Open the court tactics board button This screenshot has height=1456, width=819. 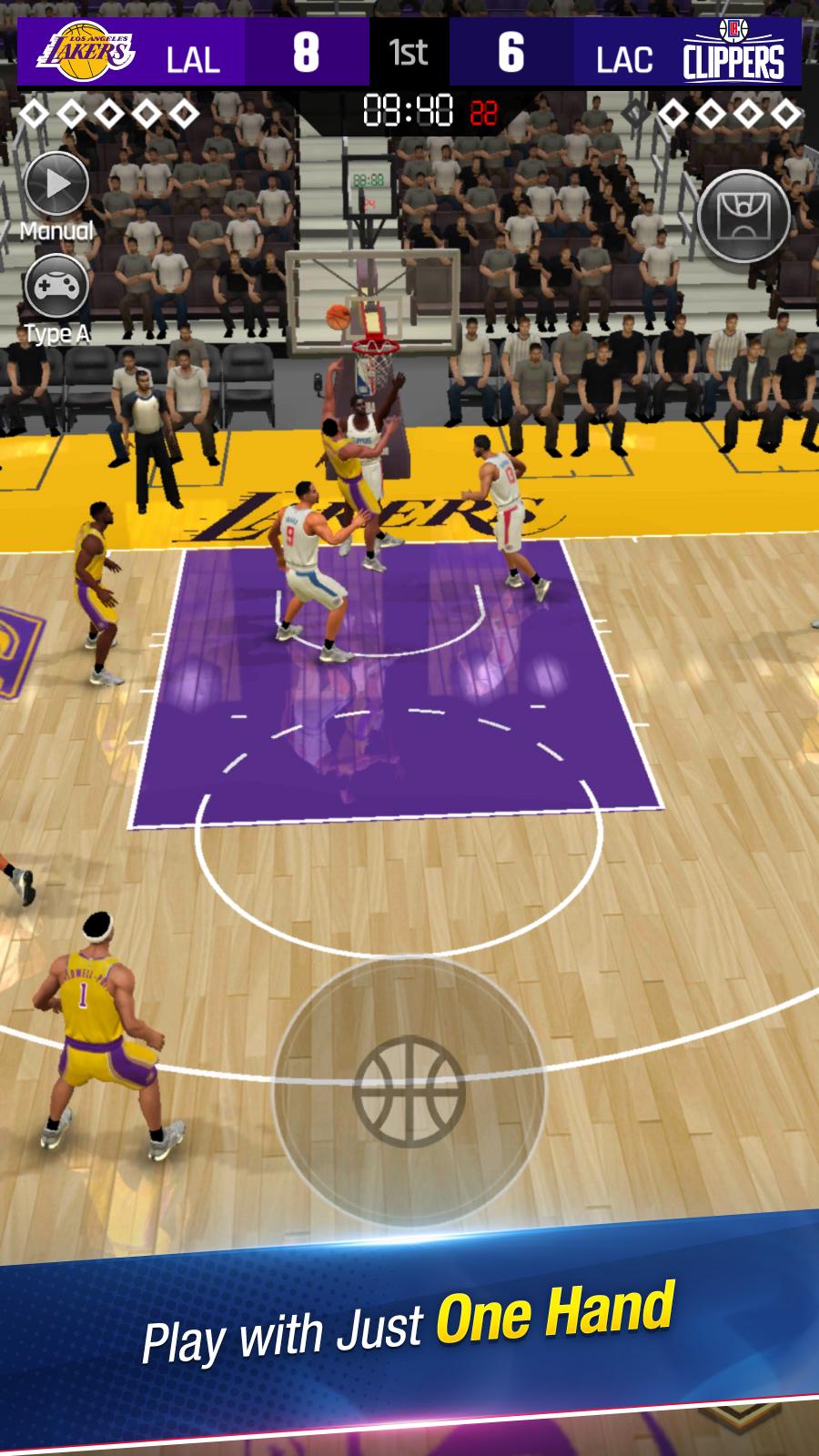pyautogui.click(x=743, y=217)
